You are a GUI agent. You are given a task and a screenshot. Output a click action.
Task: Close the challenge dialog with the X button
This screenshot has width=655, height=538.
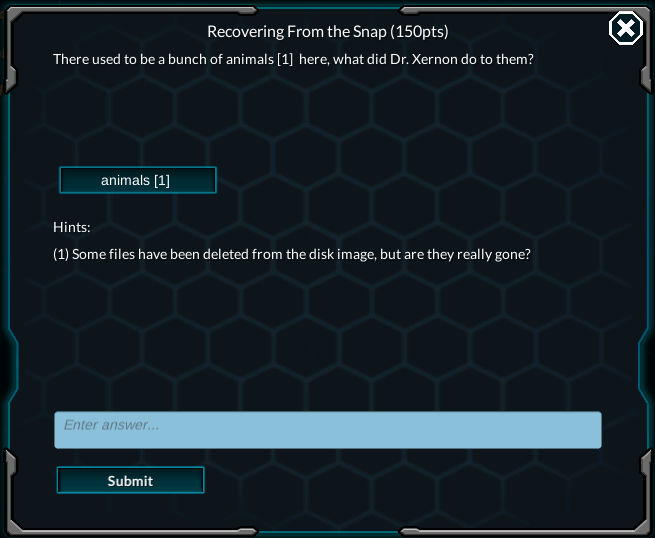coord(625,29)
